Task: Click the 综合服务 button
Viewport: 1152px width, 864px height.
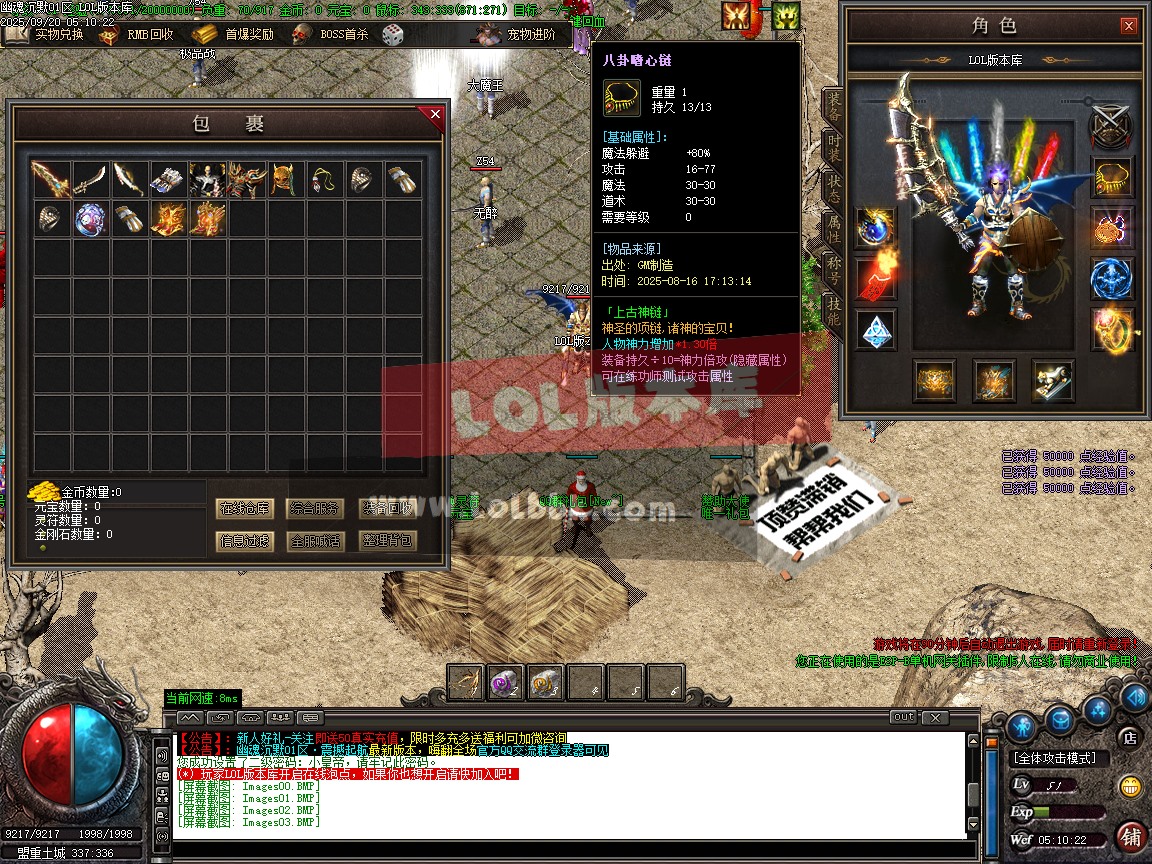Action: coord(315,508)
